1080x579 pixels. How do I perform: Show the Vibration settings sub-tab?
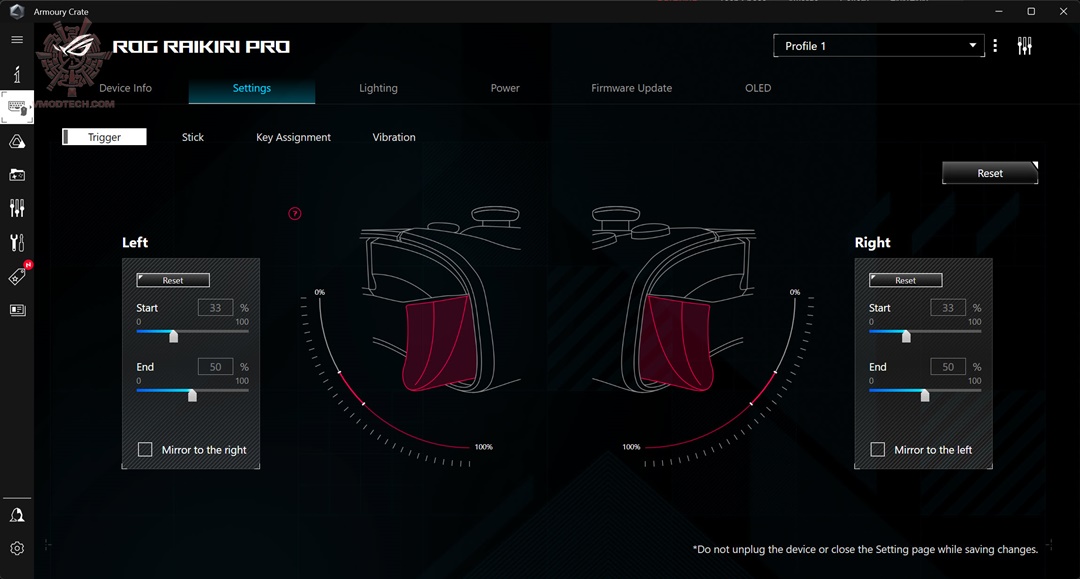[394, 137]
